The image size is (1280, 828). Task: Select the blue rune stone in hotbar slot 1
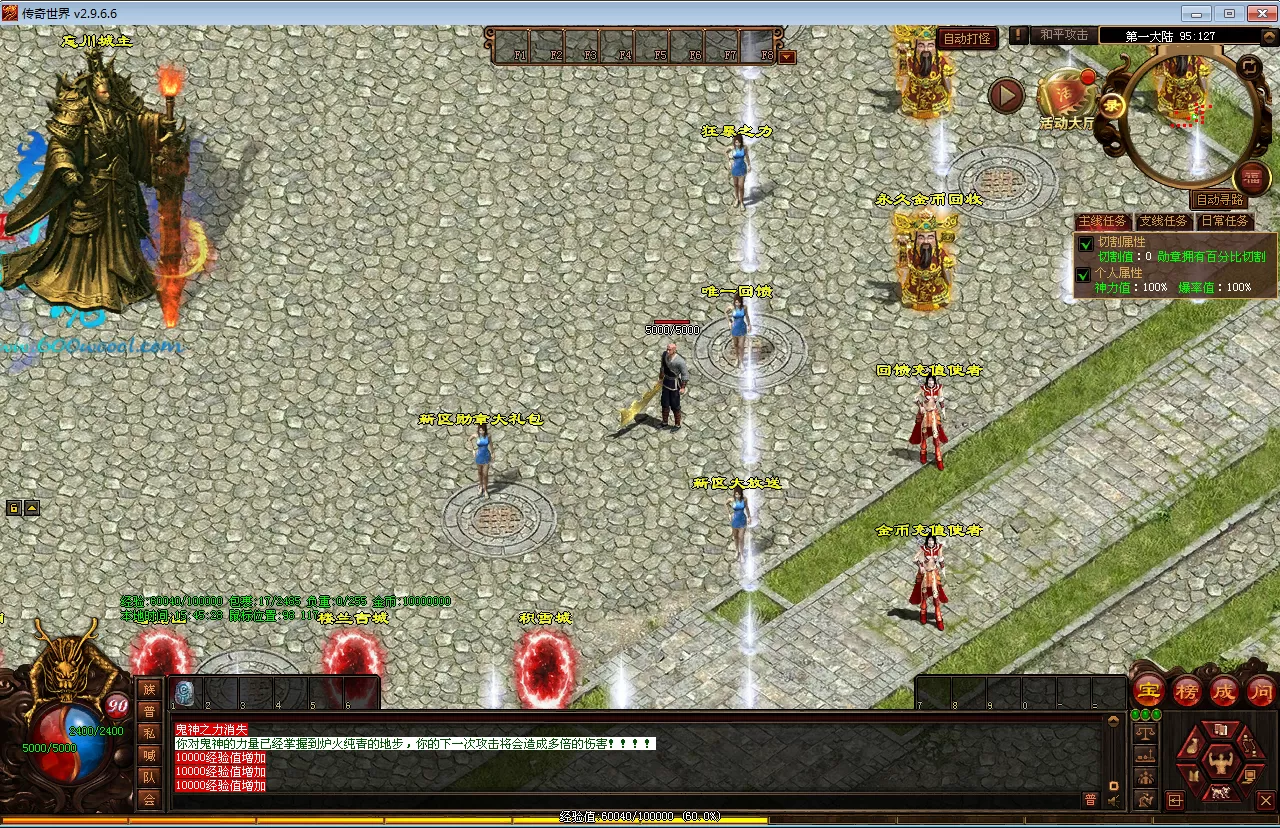point(185,692)
